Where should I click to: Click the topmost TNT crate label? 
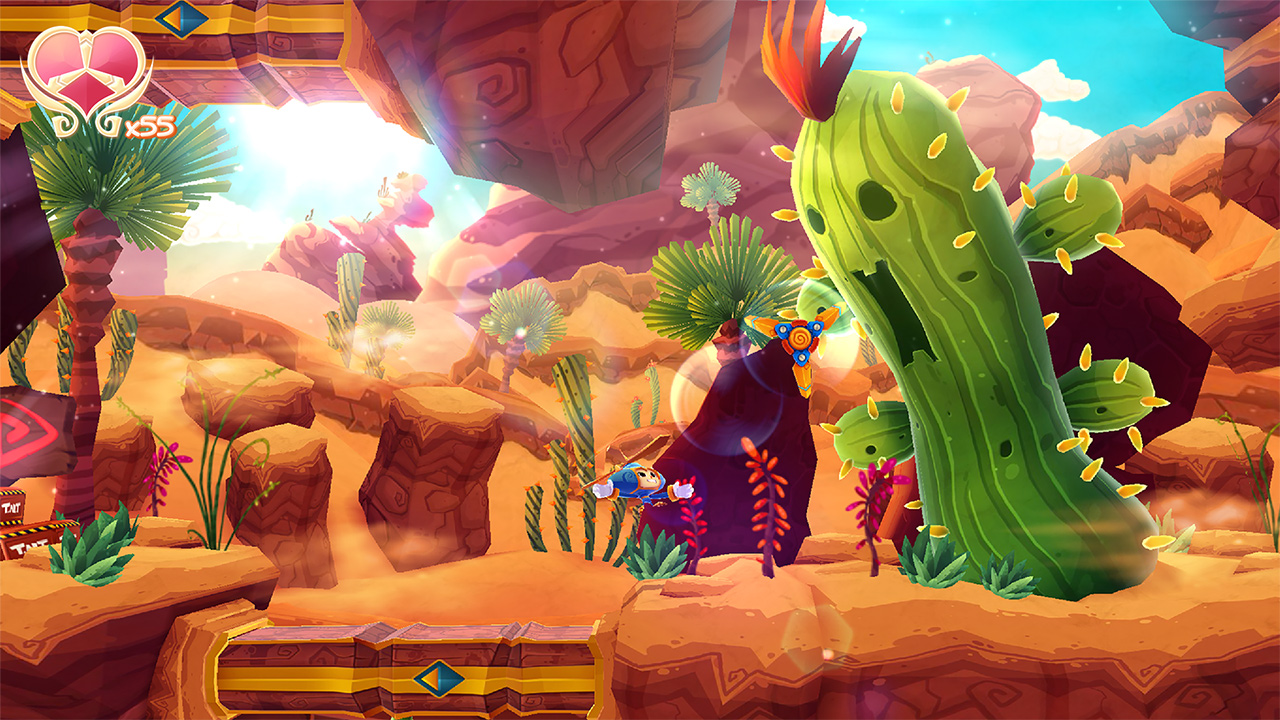[x=10, y=506]
